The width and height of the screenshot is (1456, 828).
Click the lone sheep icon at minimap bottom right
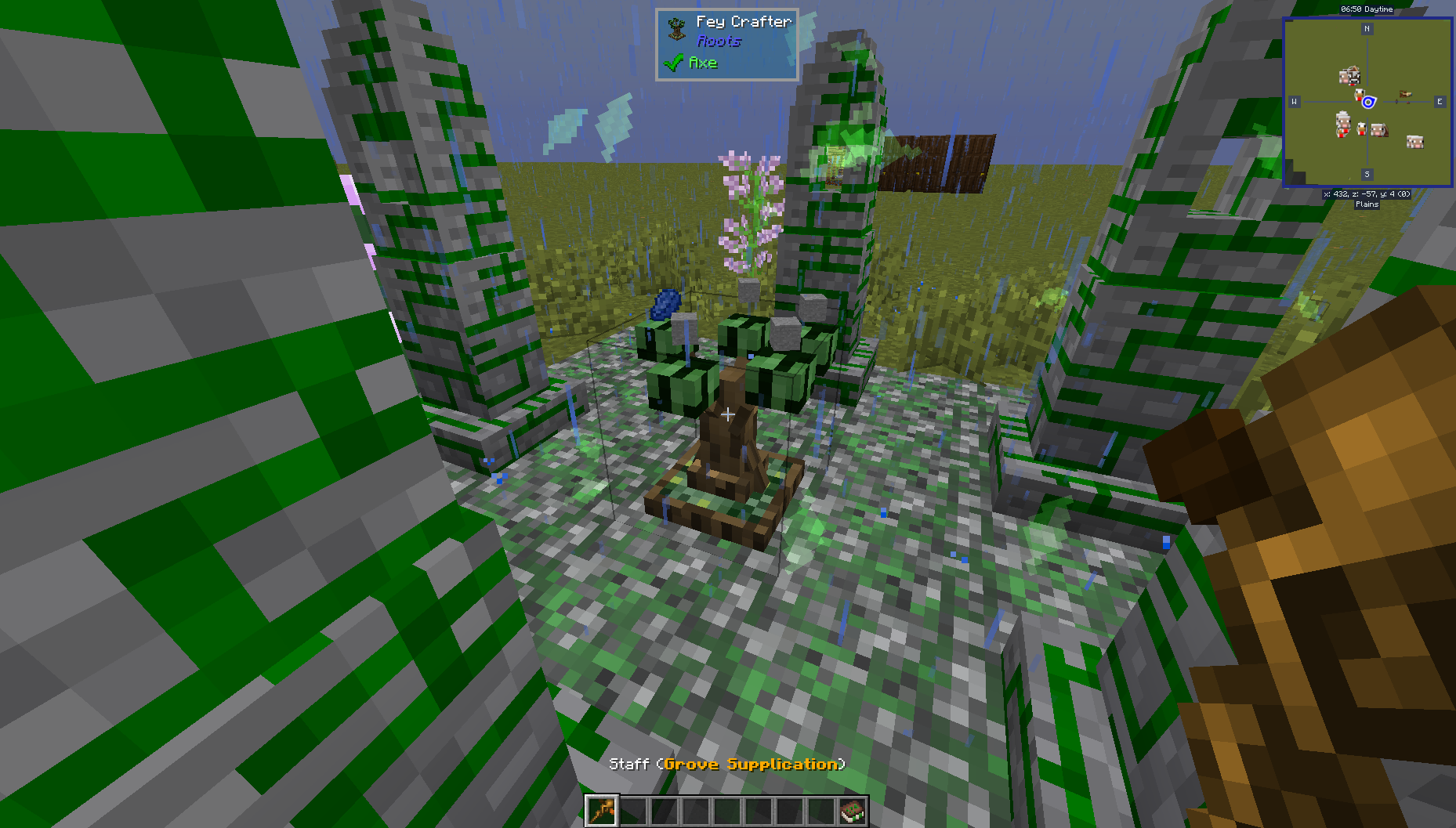click(1416, 141)
